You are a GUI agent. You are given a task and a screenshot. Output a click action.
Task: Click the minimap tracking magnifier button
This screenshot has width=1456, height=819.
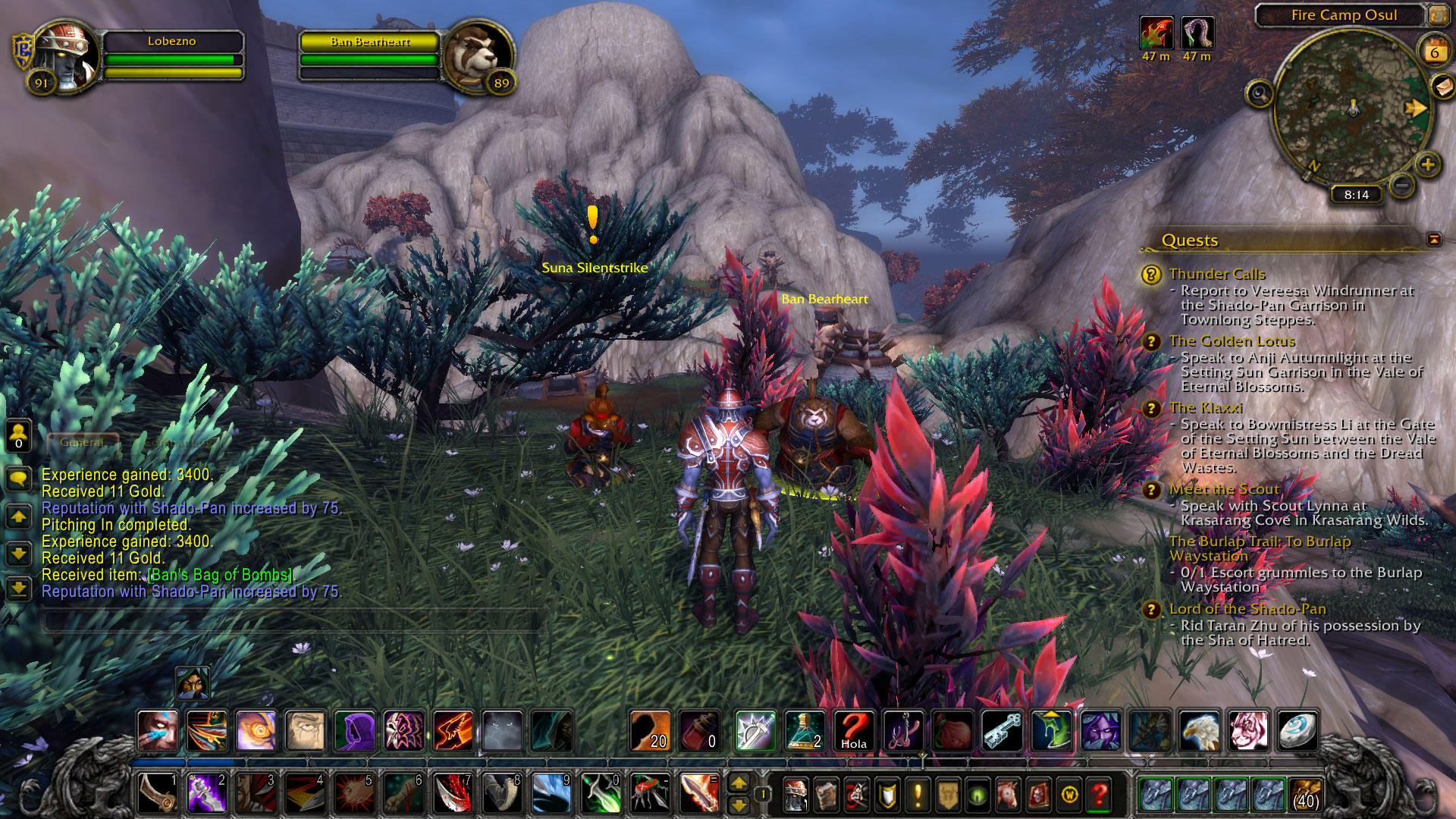[x=1260, y=94]
